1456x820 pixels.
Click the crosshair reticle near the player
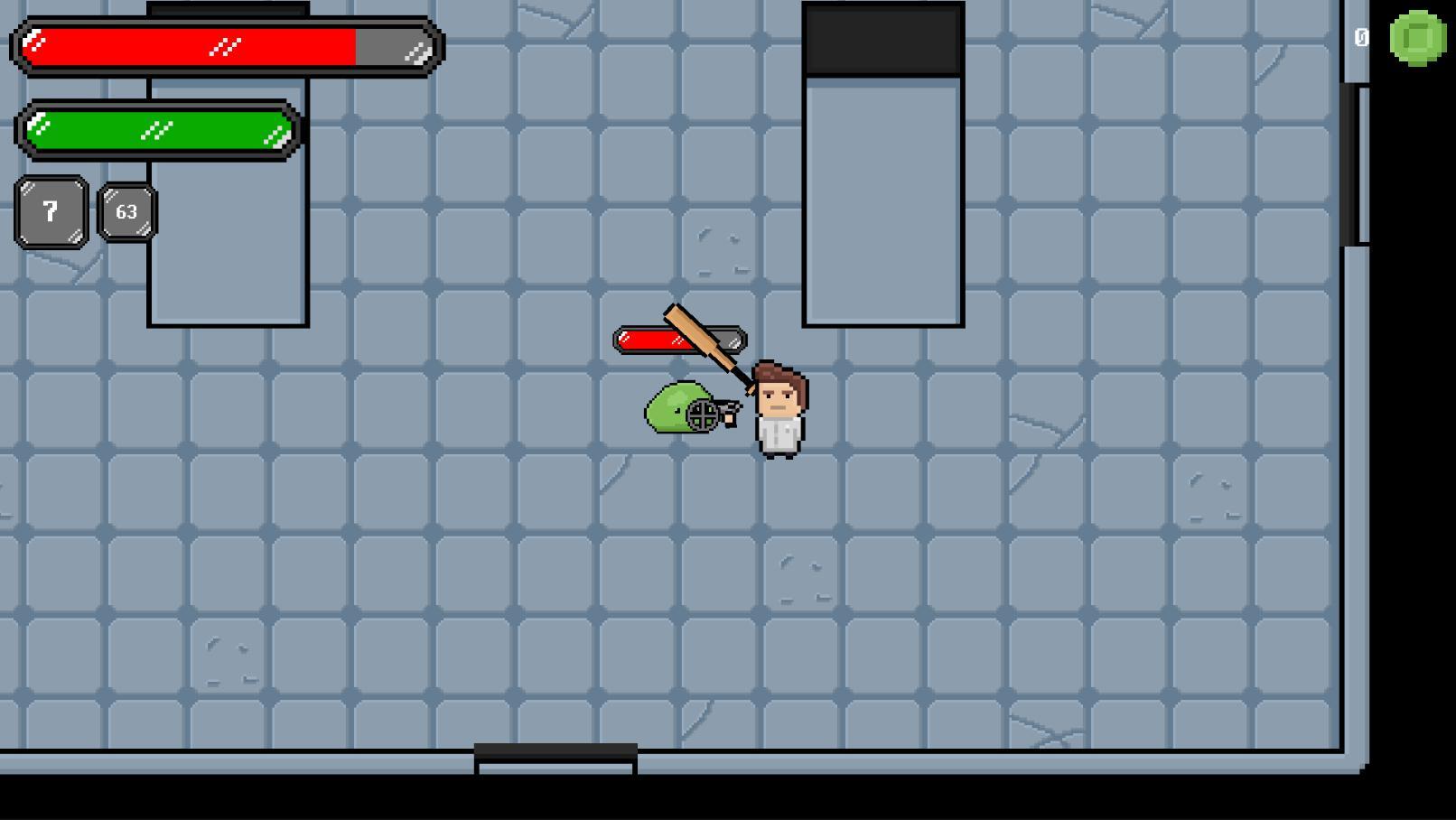[x=704, y=416]
